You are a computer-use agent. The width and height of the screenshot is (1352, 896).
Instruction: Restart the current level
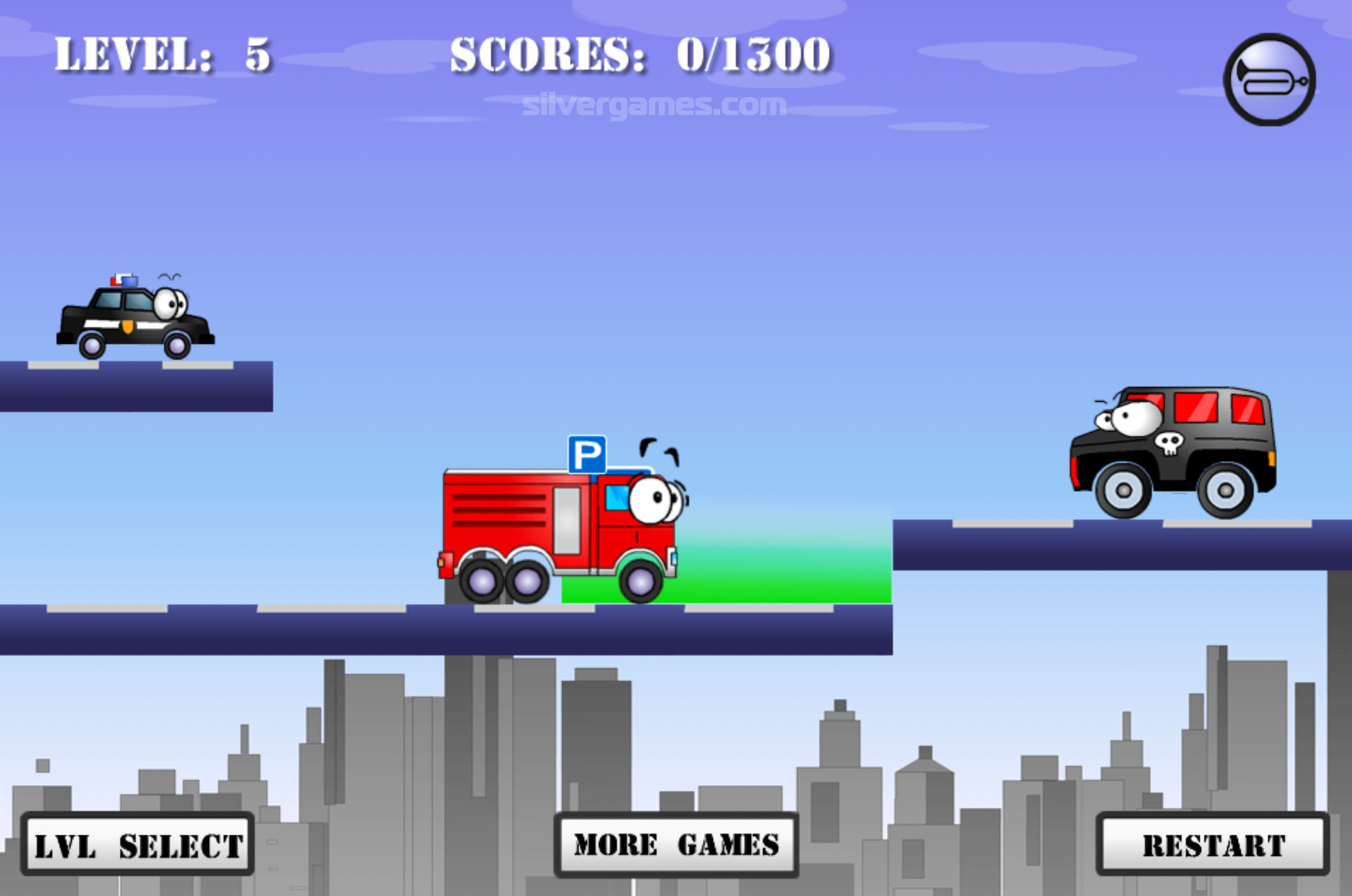pyautogui.click(x=1213, y=844)
